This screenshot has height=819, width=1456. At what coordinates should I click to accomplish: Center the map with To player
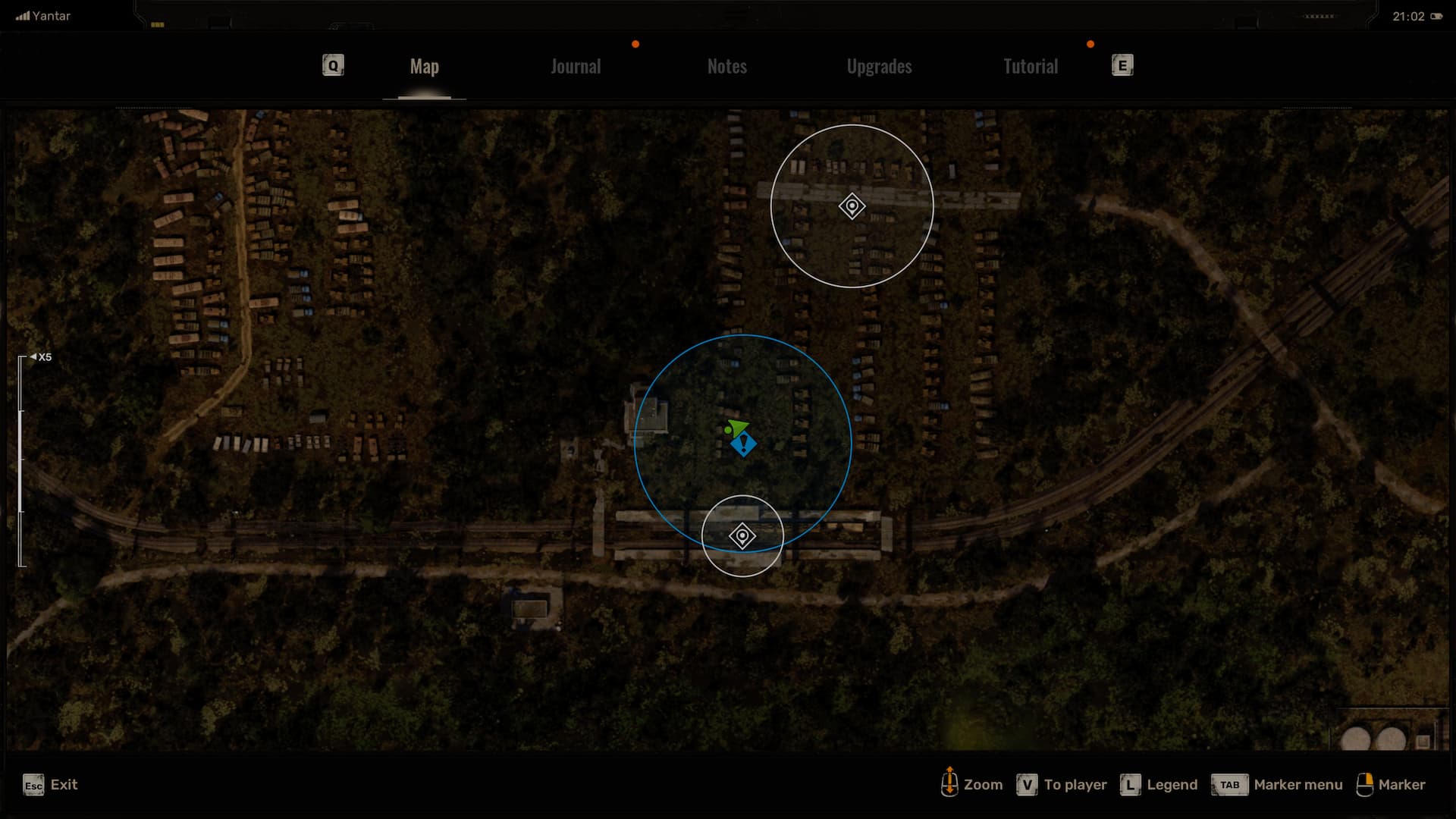tap(1062, 785)
